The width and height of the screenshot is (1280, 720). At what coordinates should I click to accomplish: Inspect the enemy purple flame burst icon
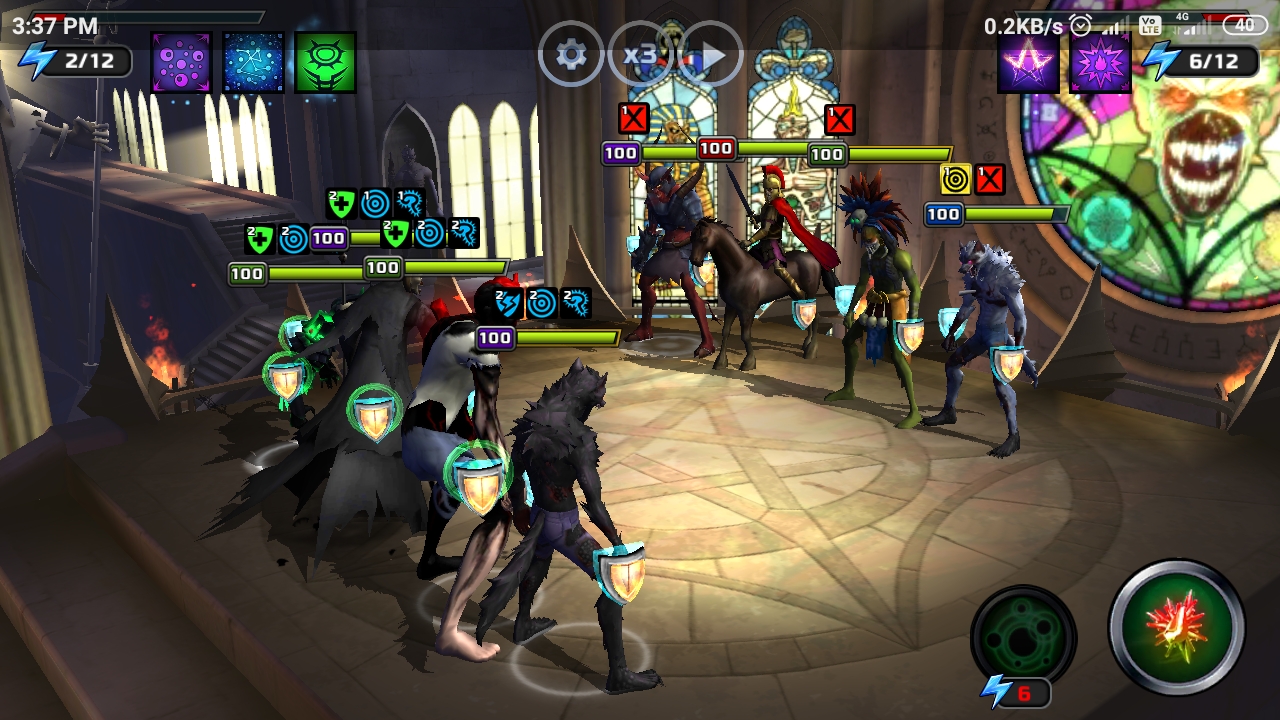[x=1100, y=62]
